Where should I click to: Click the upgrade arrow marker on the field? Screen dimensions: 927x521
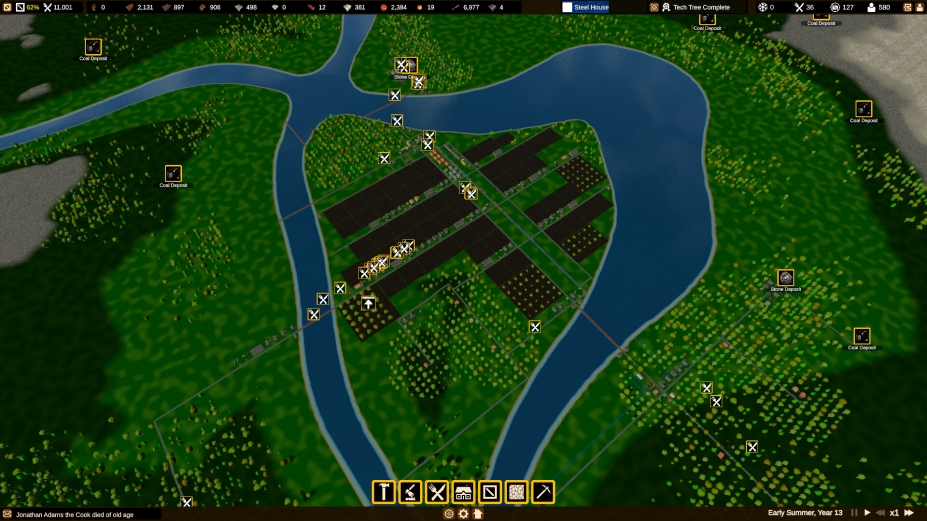[x=368, y=303]
